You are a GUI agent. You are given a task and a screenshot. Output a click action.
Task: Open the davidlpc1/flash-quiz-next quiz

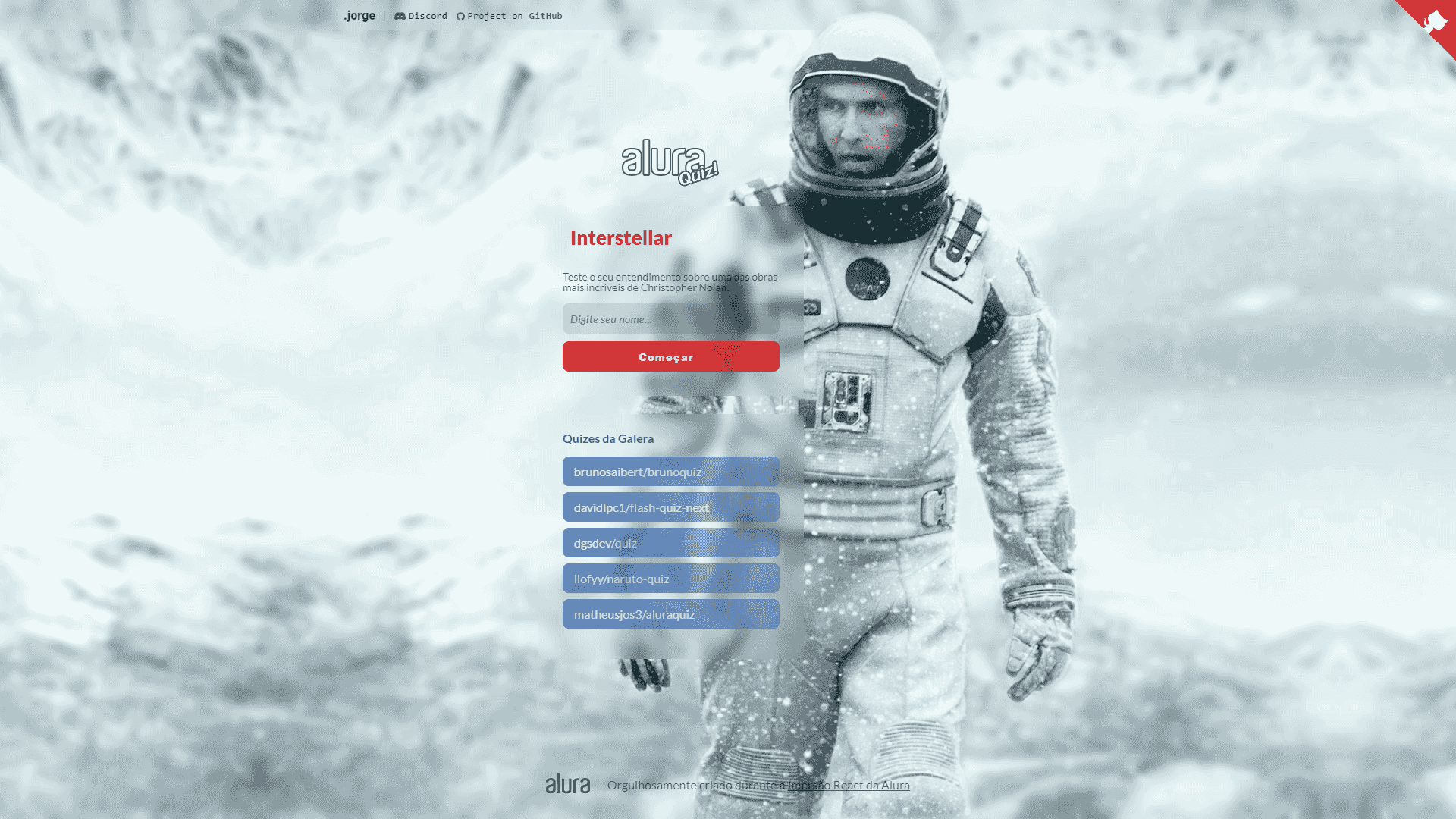tap(670, 507)
